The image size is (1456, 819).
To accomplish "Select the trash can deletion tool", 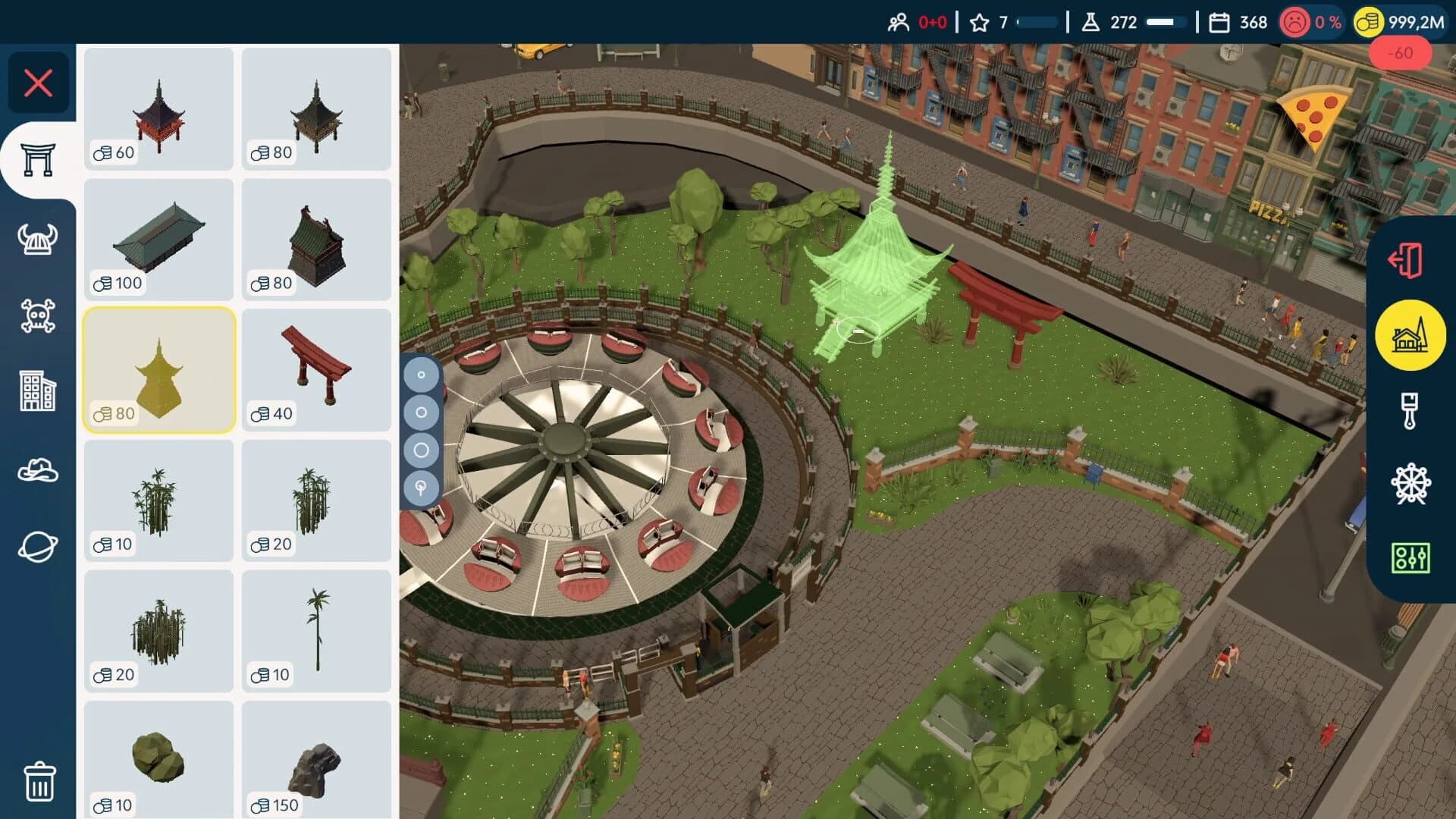I will click(x=39, y=780).
